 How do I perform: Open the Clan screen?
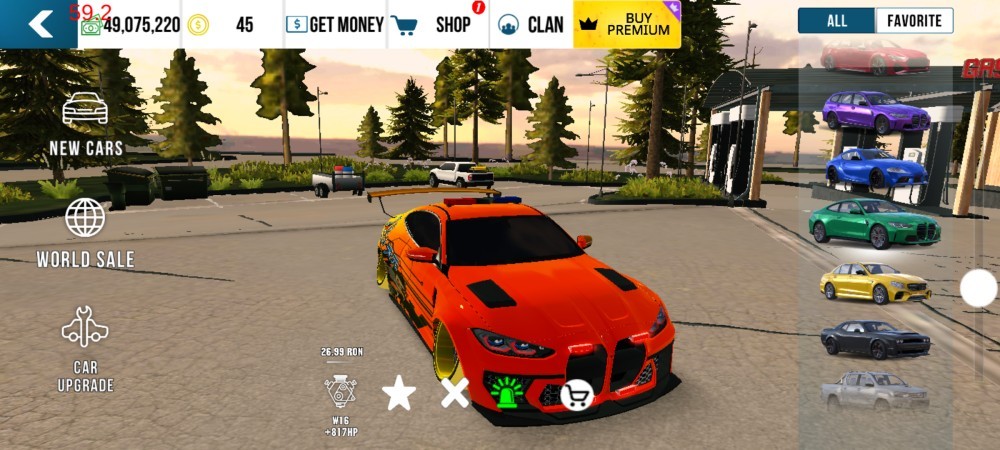532,24
